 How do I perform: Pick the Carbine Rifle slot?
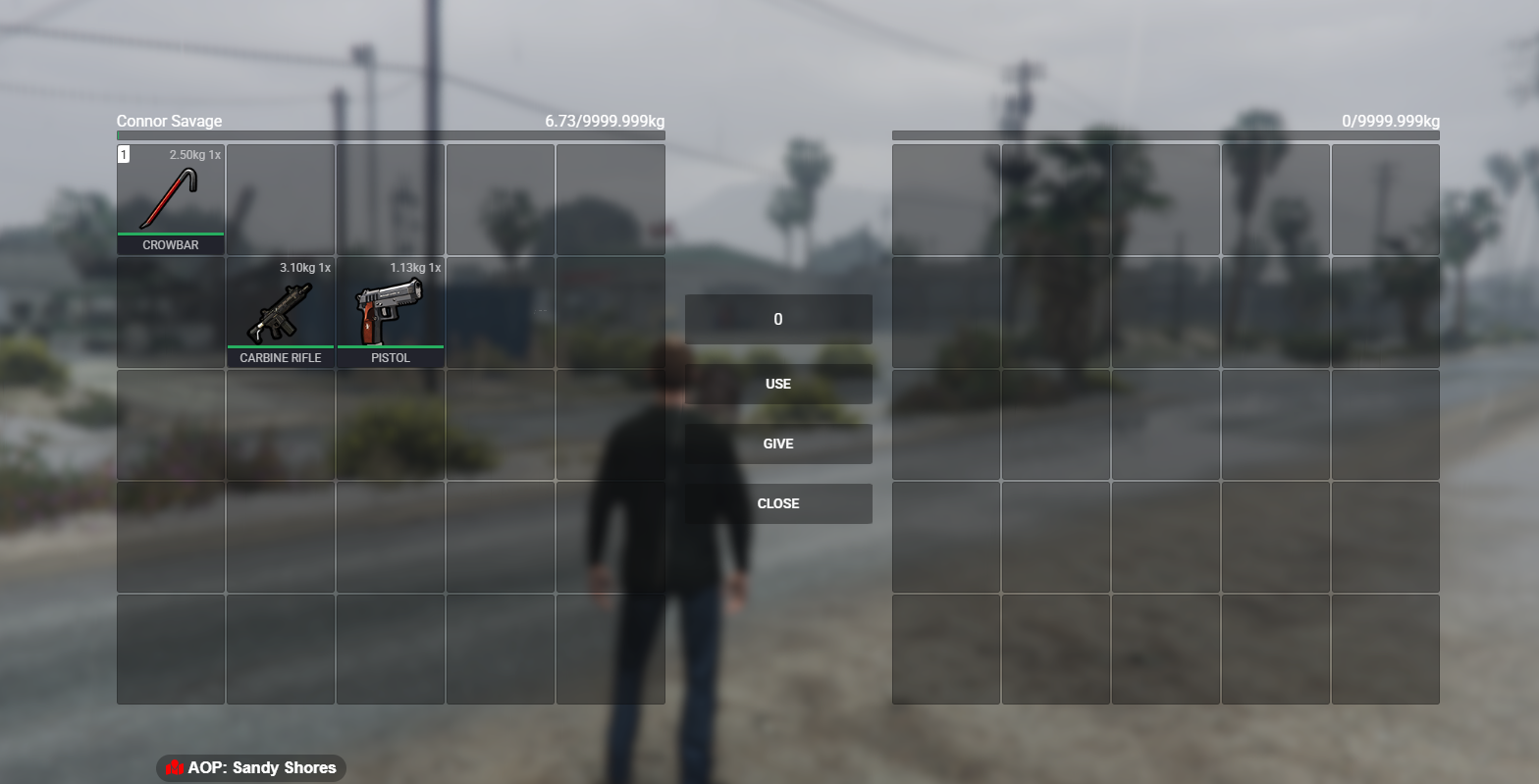tap(281, 312)
